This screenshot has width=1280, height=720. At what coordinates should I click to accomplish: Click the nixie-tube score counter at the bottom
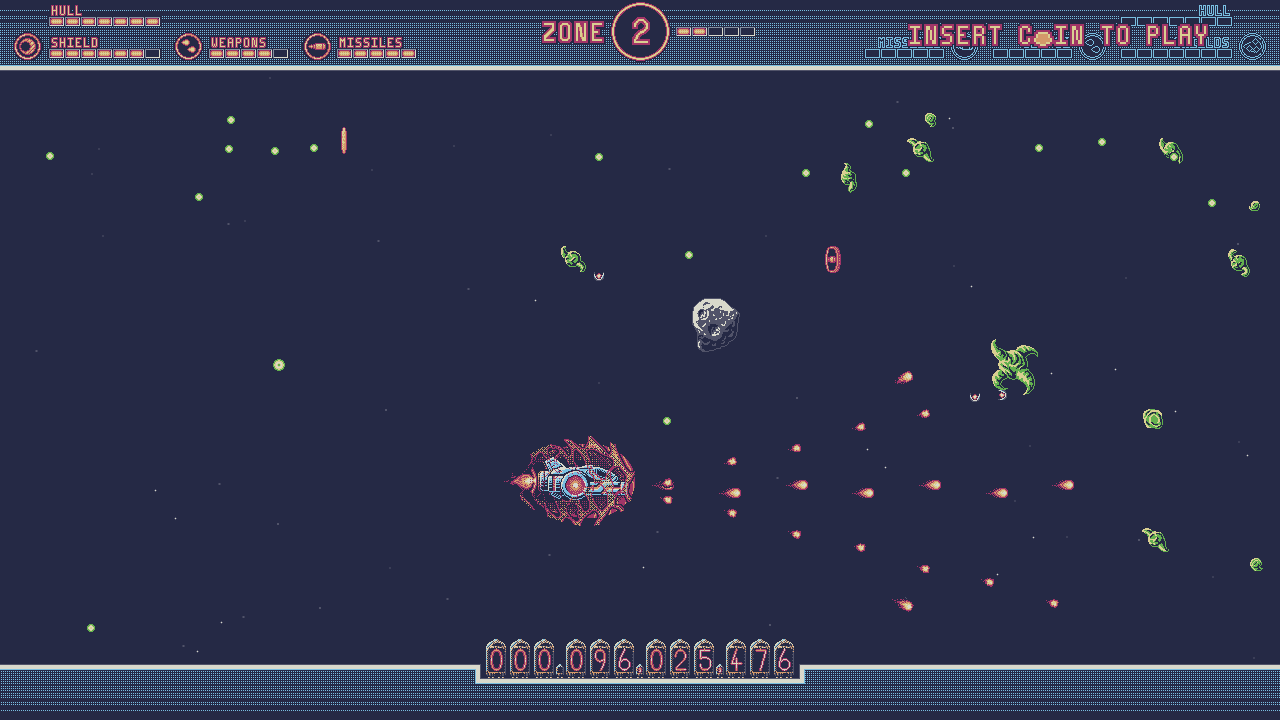pyautogui.click(x=639, y=659)
